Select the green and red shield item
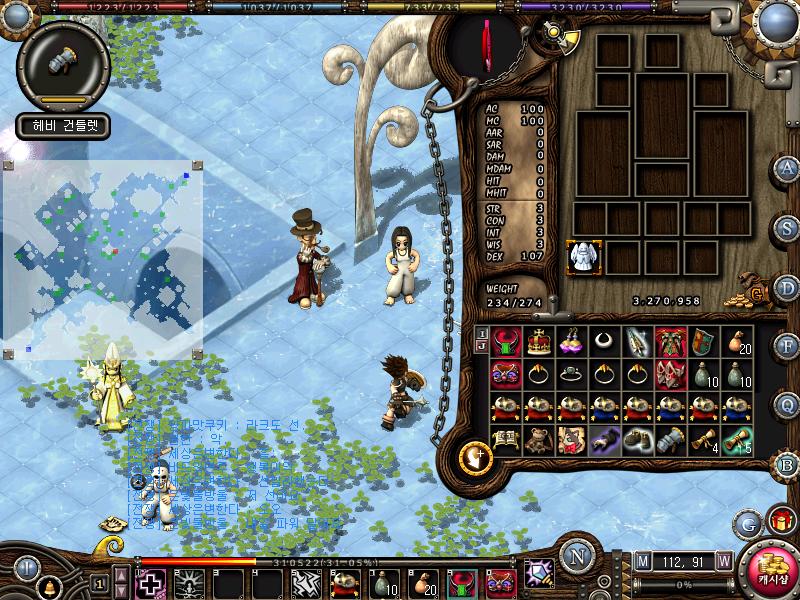 coord(703,342)
